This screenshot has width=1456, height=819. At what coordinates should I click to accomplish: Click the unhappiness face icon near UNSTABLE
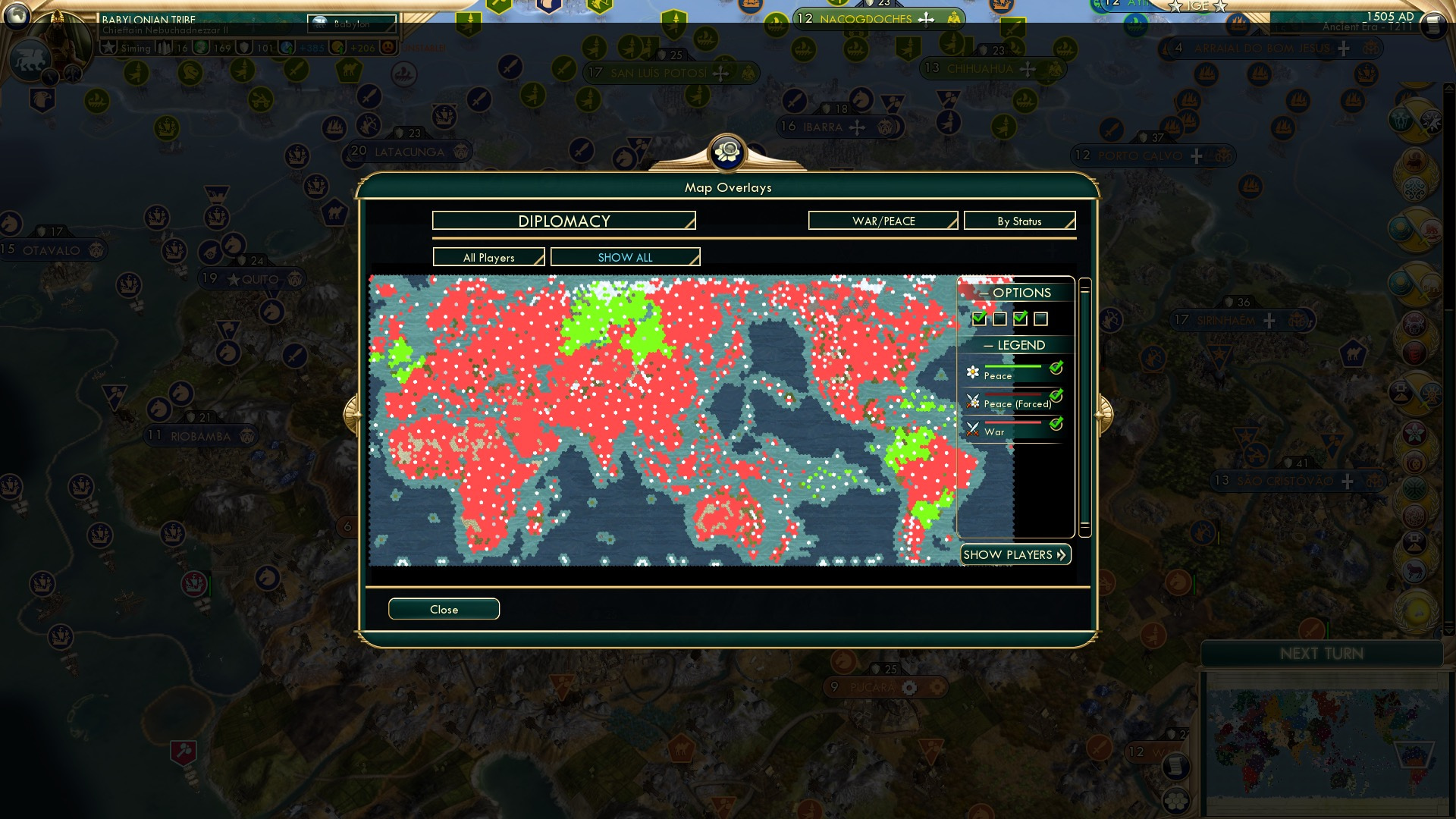pos(388,47)
